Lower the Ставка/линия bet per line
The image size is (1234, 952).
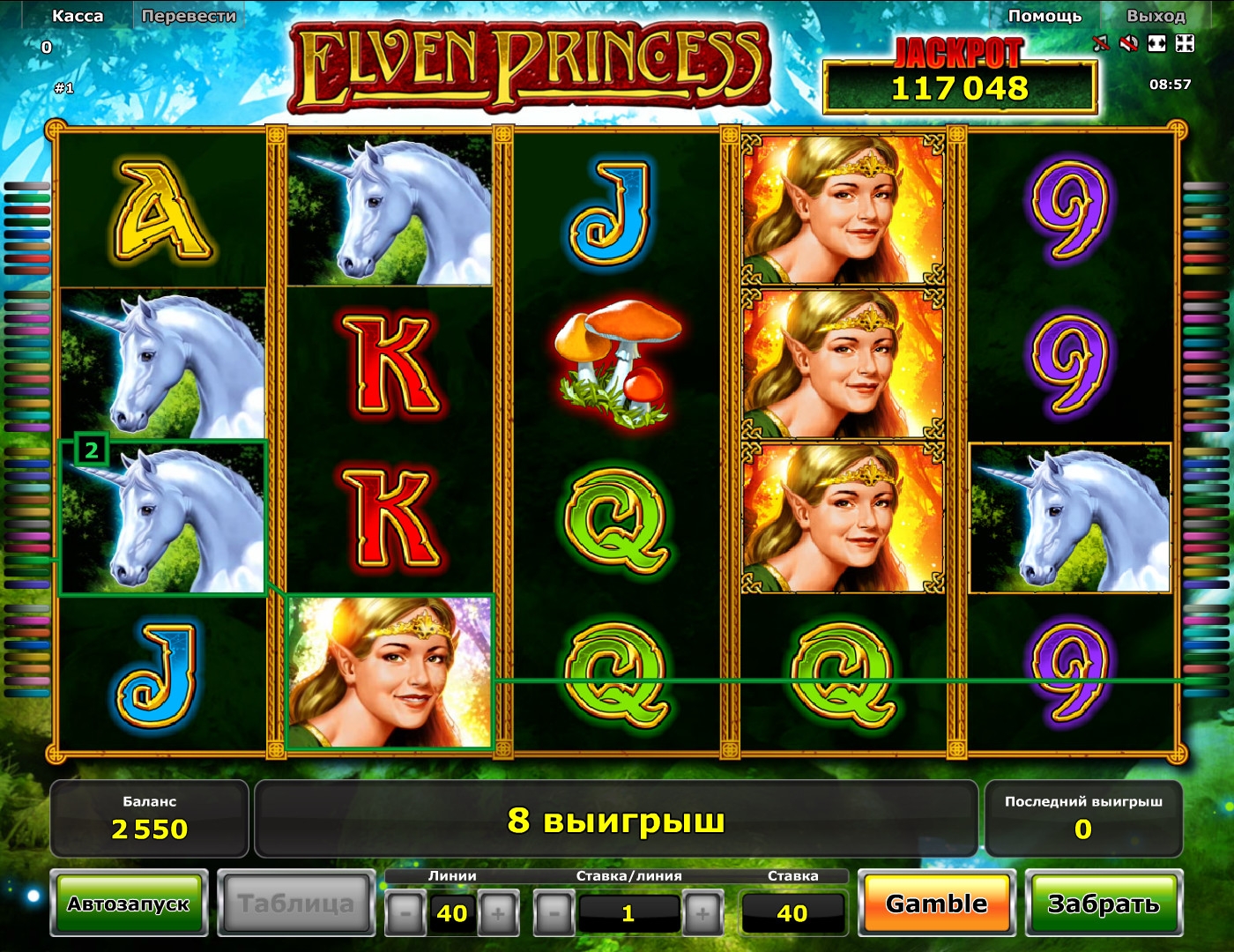554,913
